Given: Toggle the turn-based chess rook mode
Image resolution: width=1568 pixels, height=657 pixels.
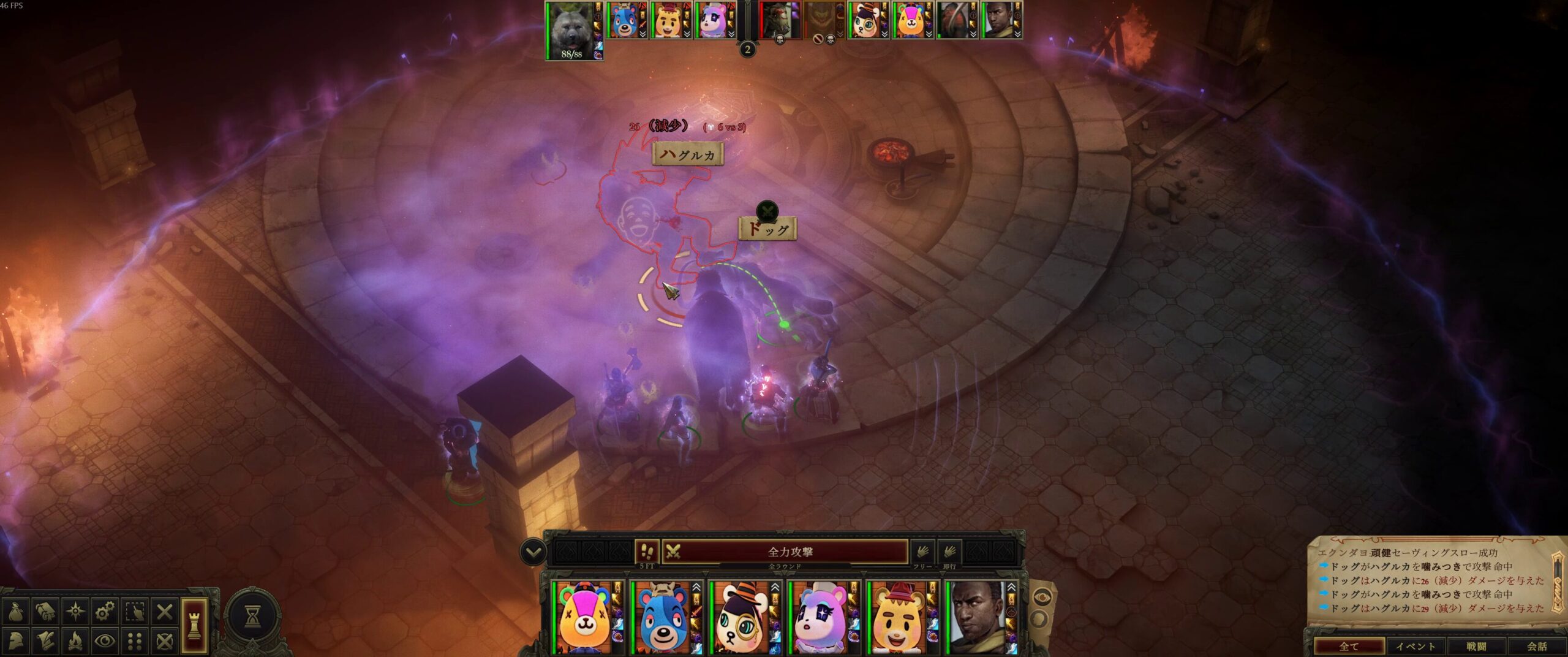Looking at the screenshot, I should (x=194, y=625).
